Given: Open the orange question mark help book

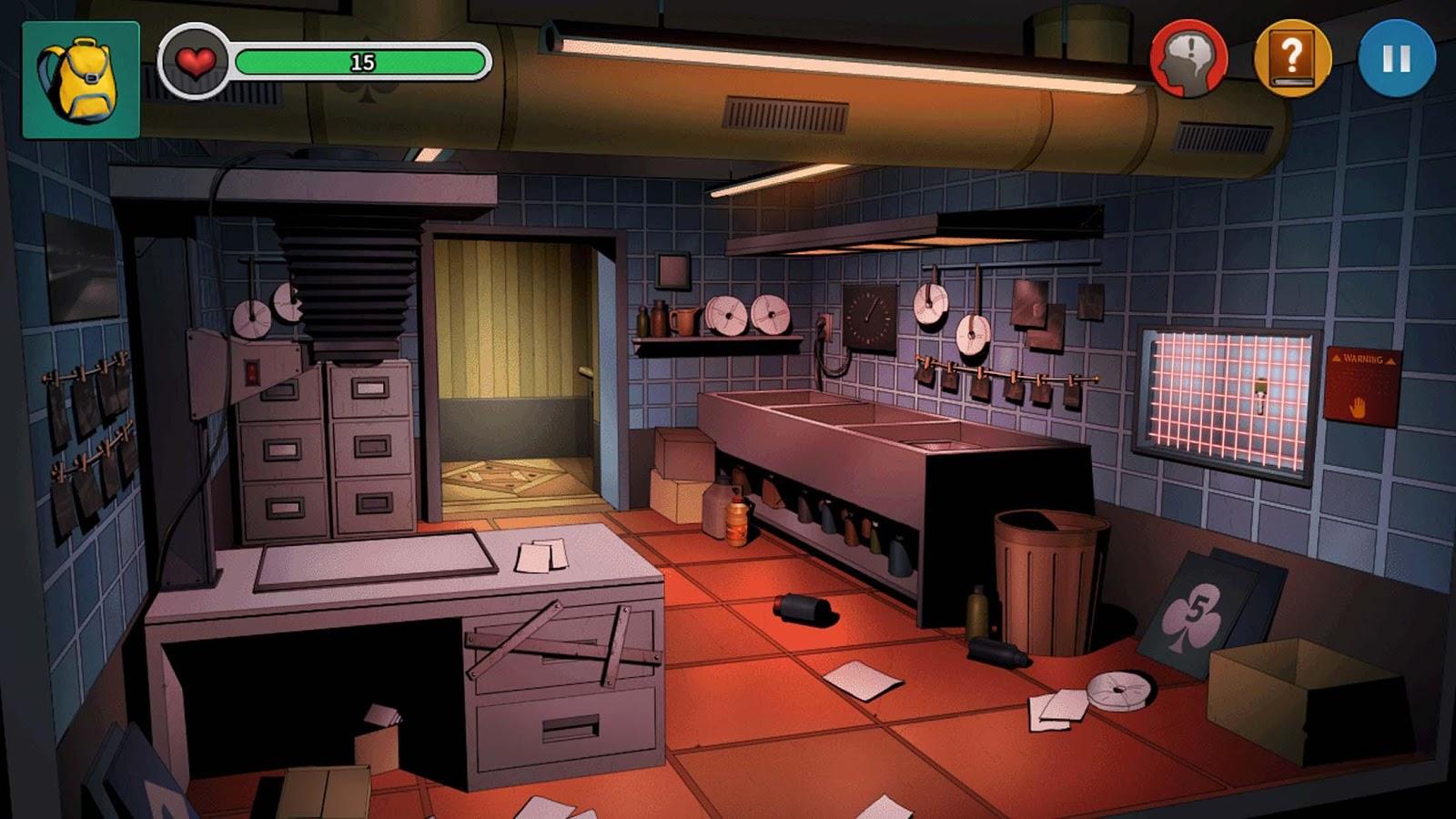Looking at the screenshot, I should click(x=1292, y=59).
